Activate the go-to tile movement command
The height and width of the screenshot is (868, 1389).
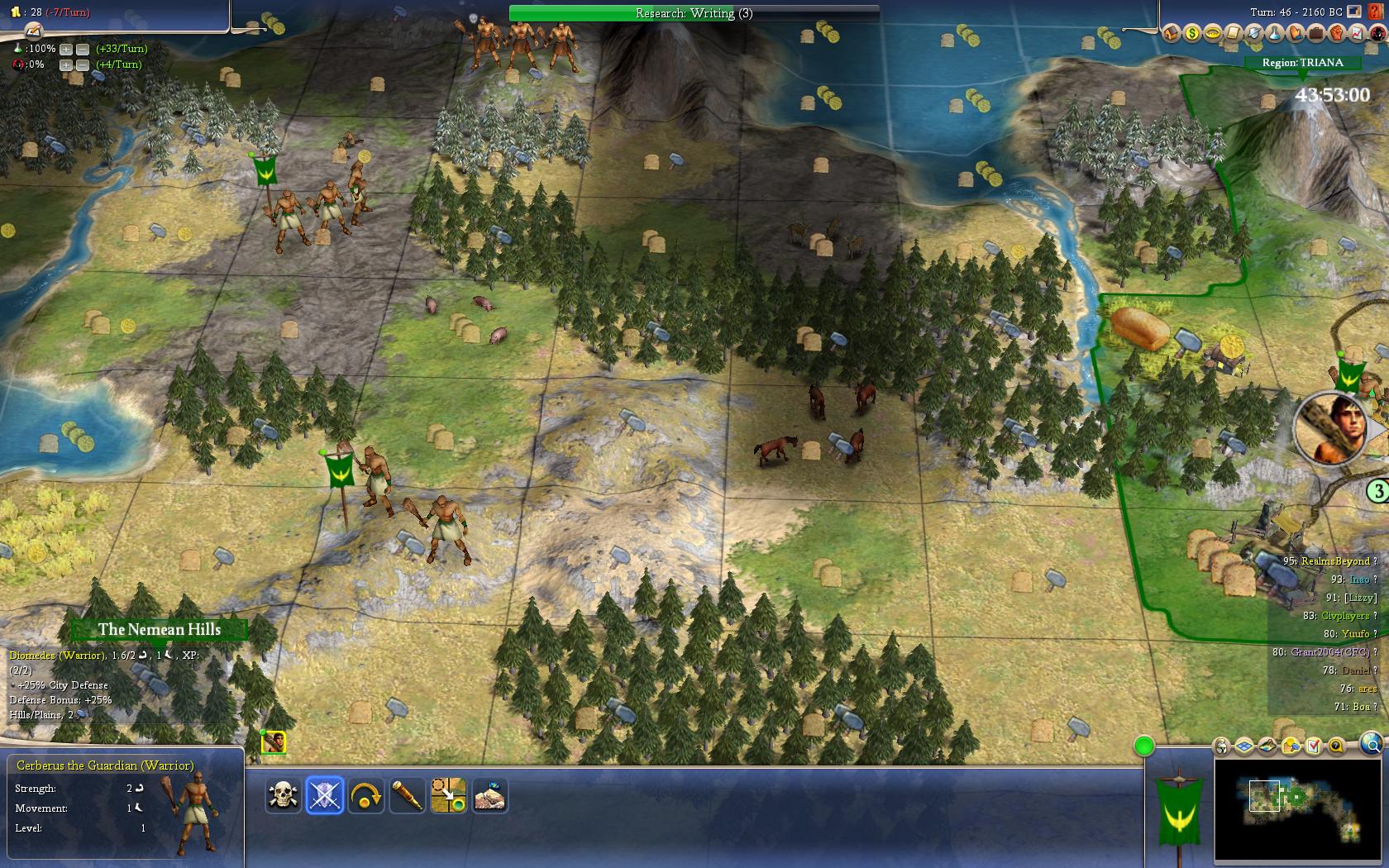pyautogui.click(x=449, y=796)
